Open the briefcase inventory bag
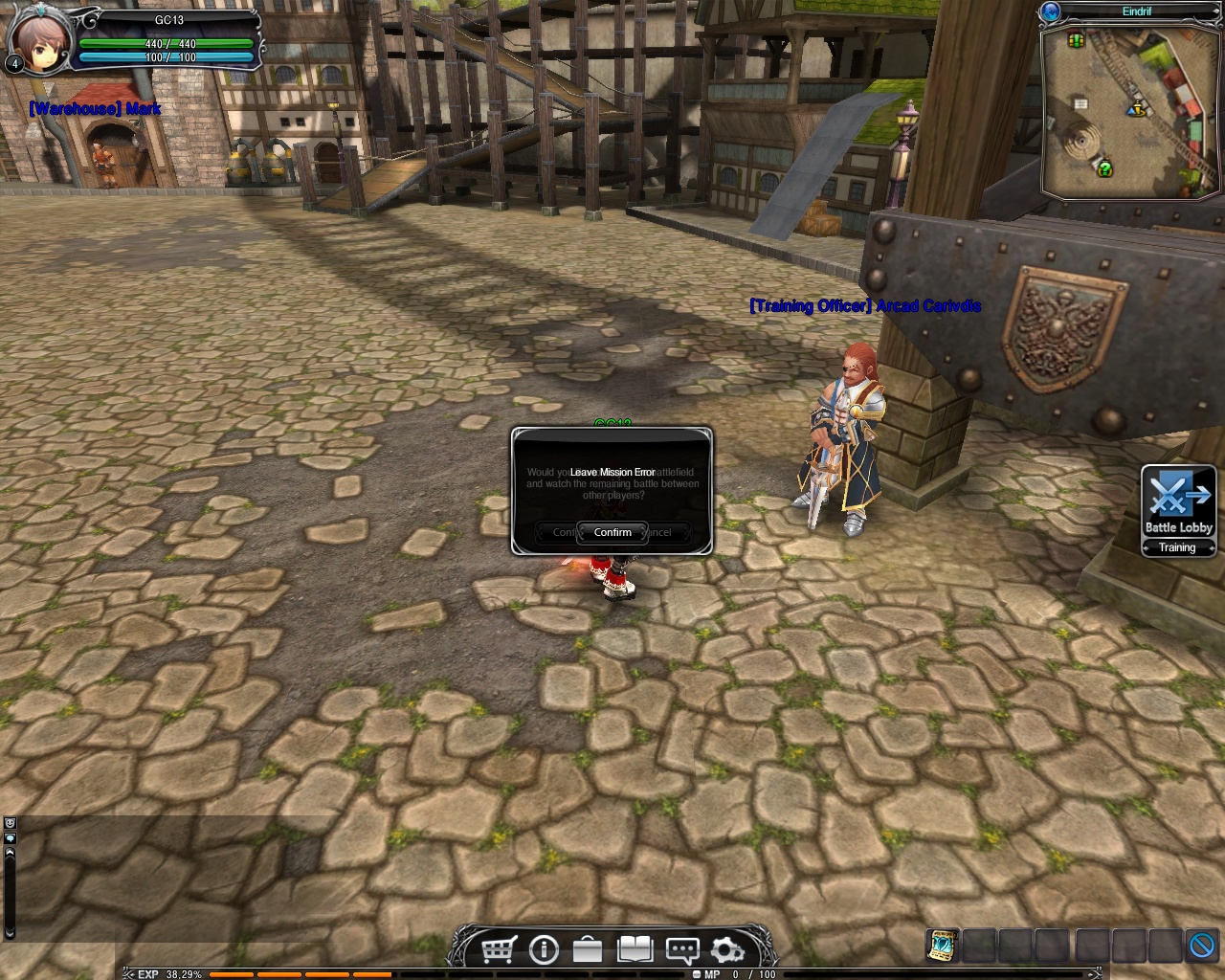1225x980 pixels. pyautogui.click(x=588, y=949)
